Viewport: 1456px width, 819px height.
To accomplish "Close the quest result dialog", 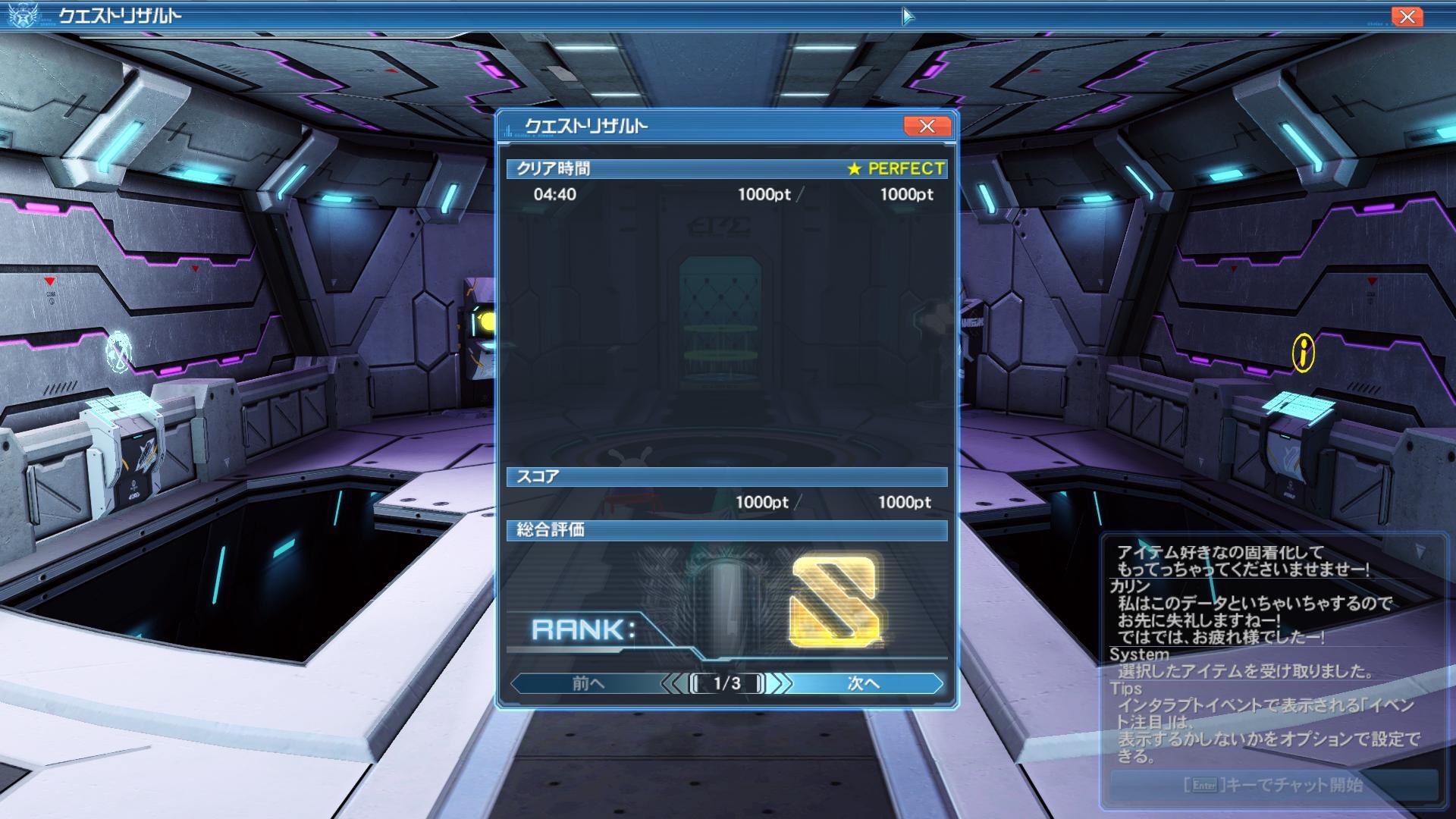I will click(x=927, y=127).
